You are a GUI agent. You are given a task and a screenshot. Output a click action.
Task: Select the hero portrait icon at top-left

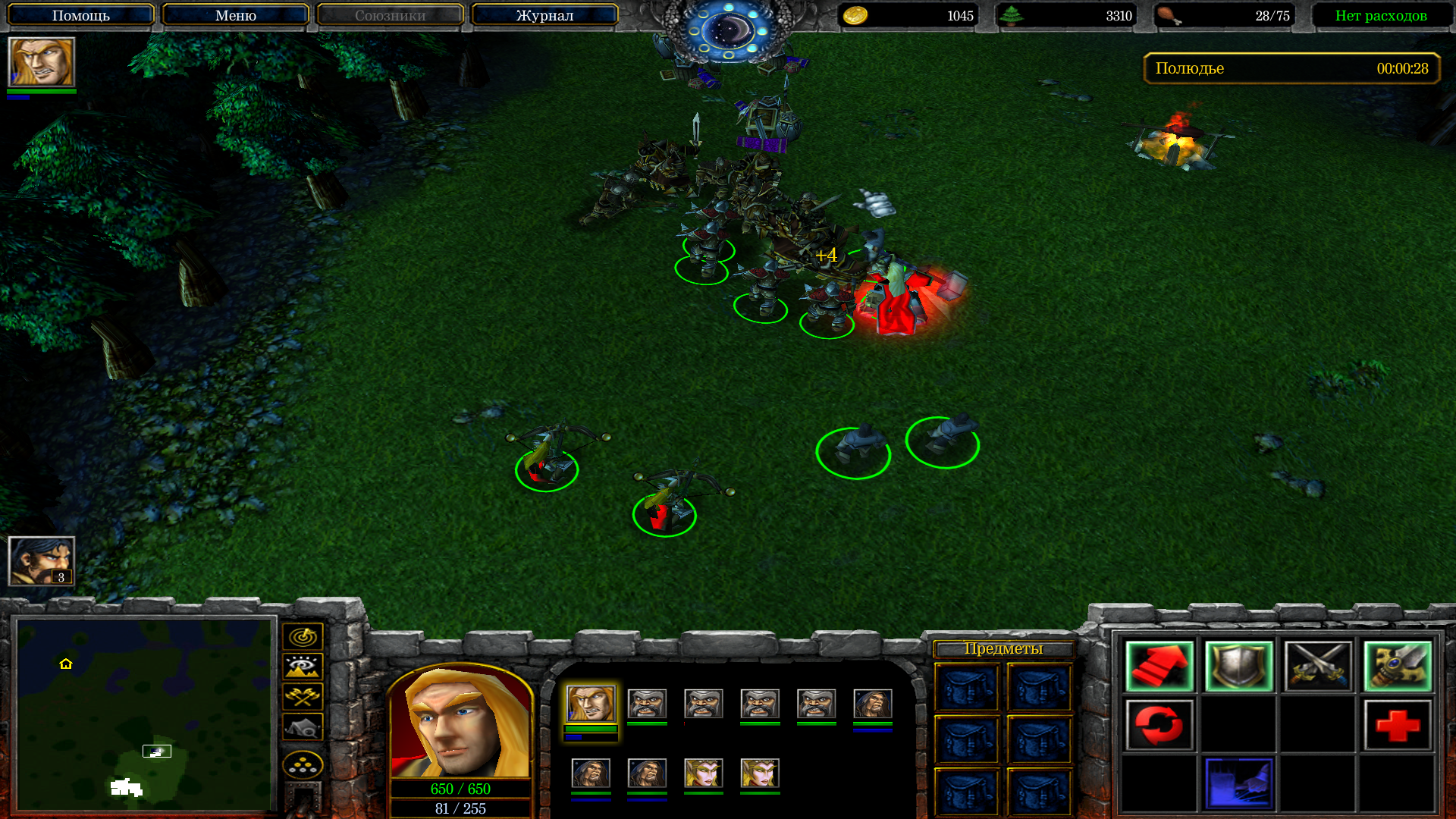[x=42, y=62]
